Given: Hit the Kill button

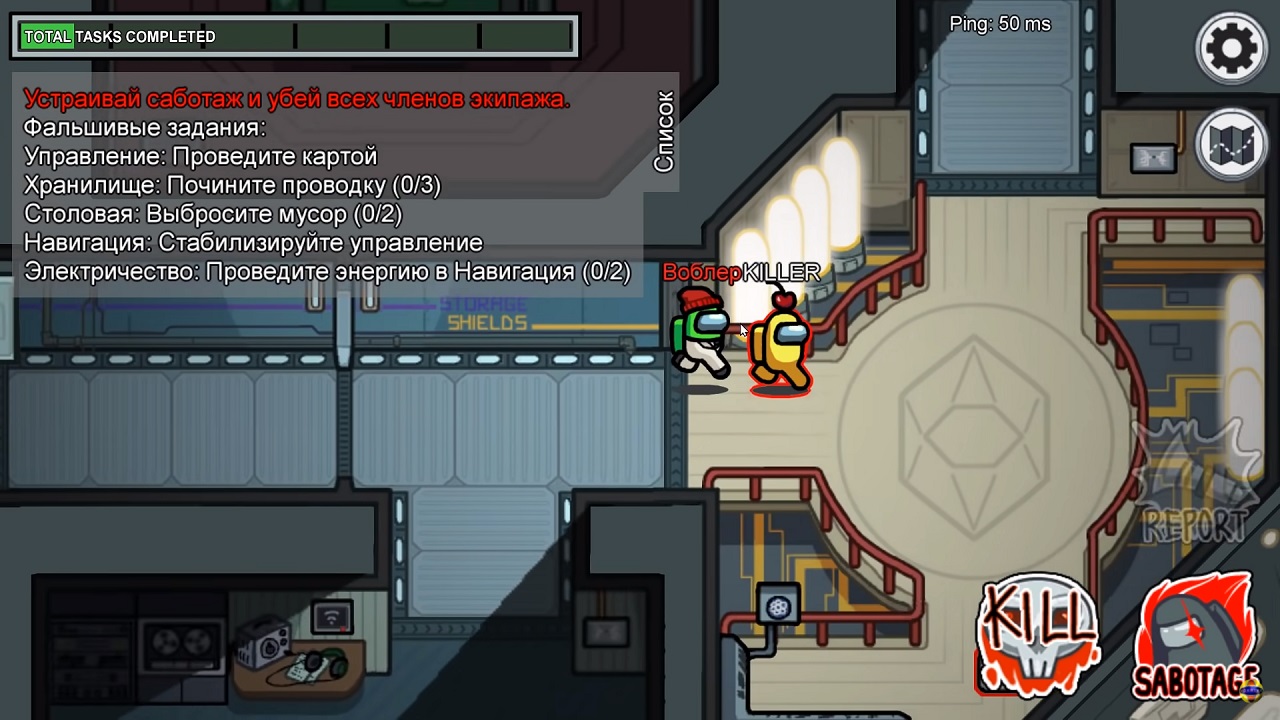Looking at the screenshot, I should [1037, 635].
